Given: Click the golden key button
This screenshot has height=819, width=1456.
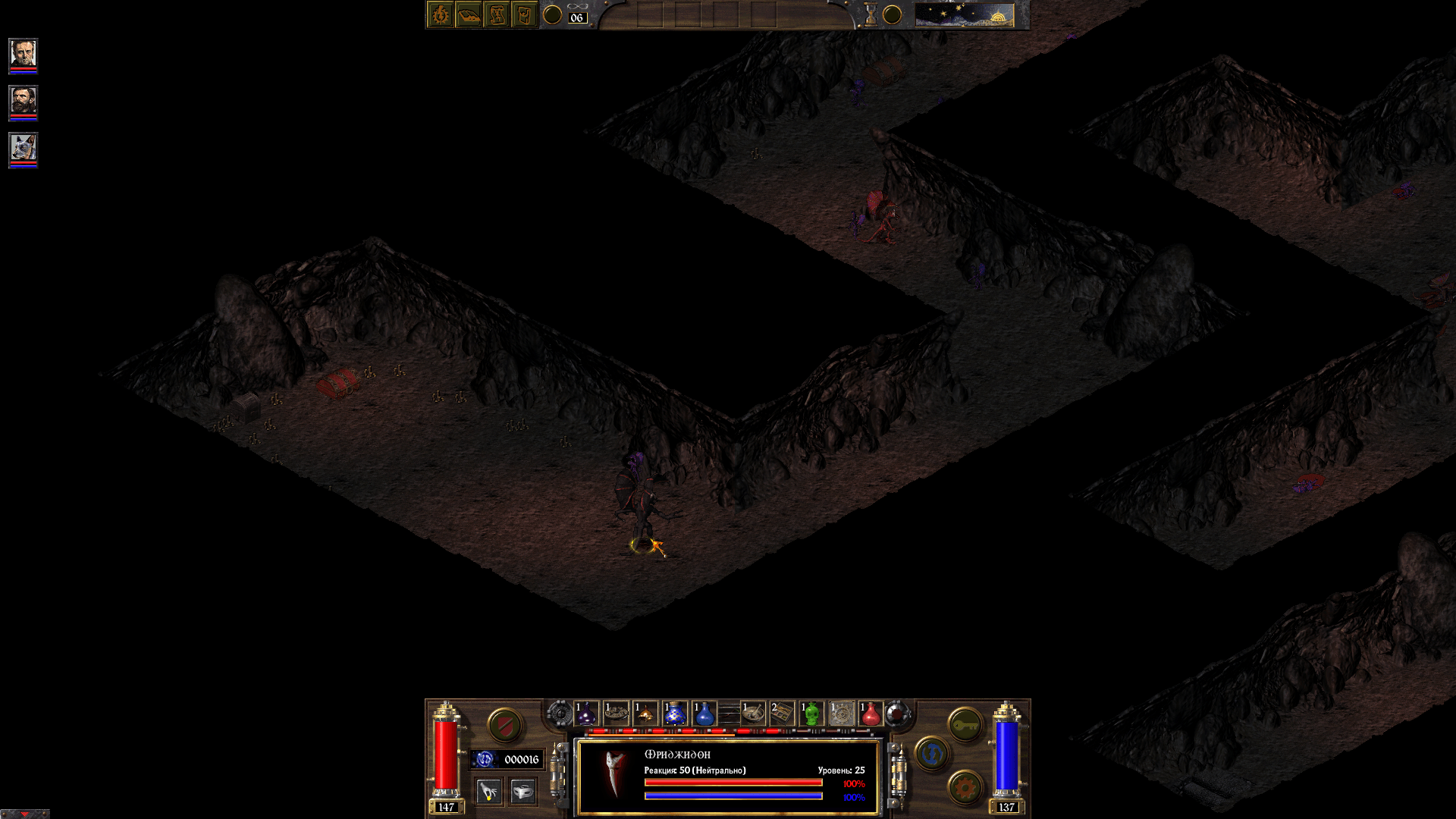Looking at the screenshot, I should pos(964,725).
